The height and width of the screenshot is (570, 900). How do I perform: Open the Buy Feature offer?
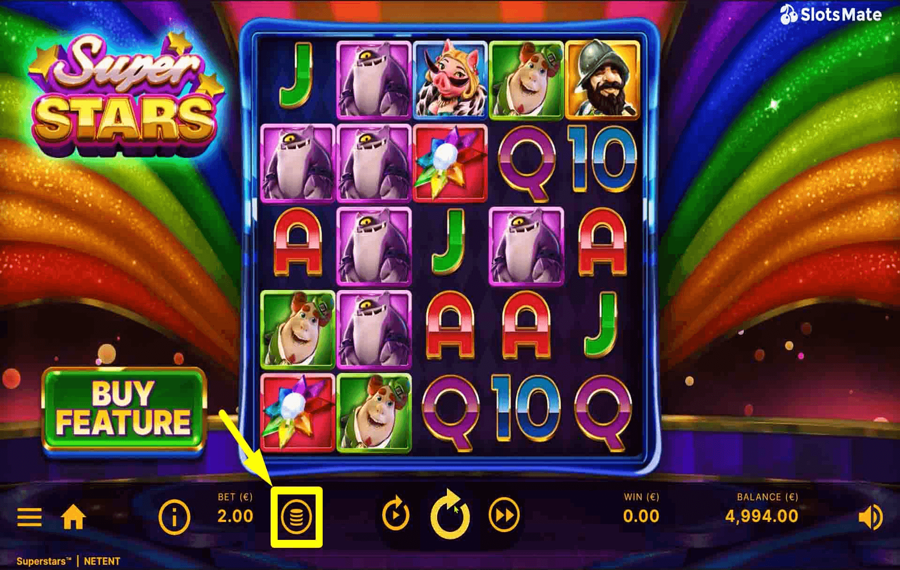(123, 408)
